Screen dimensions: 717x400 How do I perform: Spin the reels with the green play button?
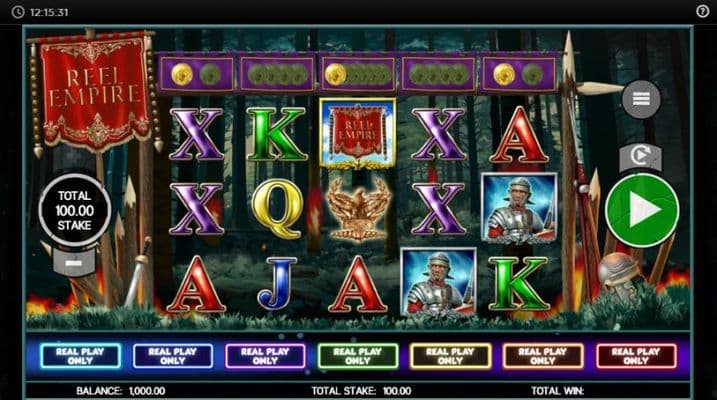(x=642, y=210)
